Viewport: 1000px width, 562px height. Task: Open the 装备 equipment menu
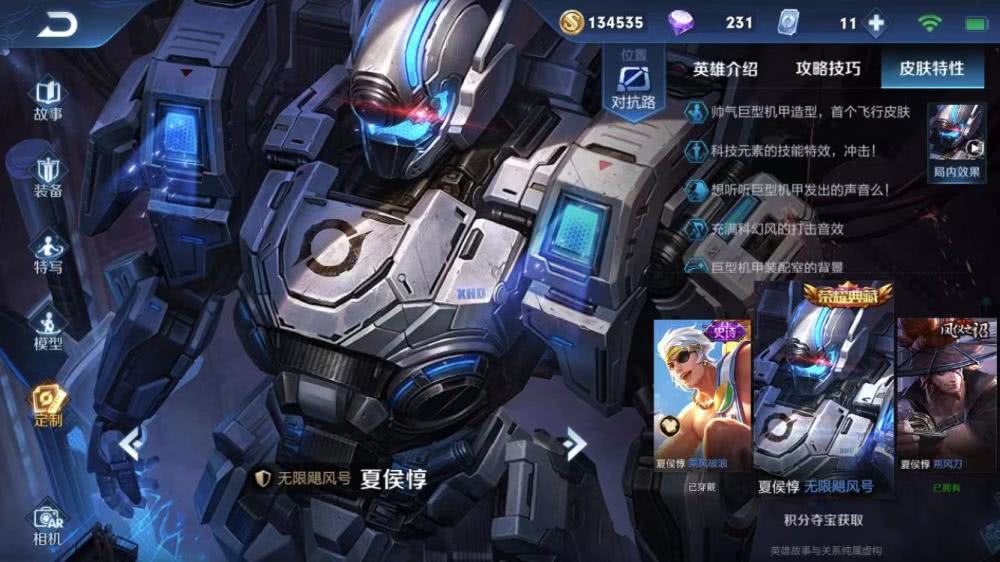click(48, 176)
